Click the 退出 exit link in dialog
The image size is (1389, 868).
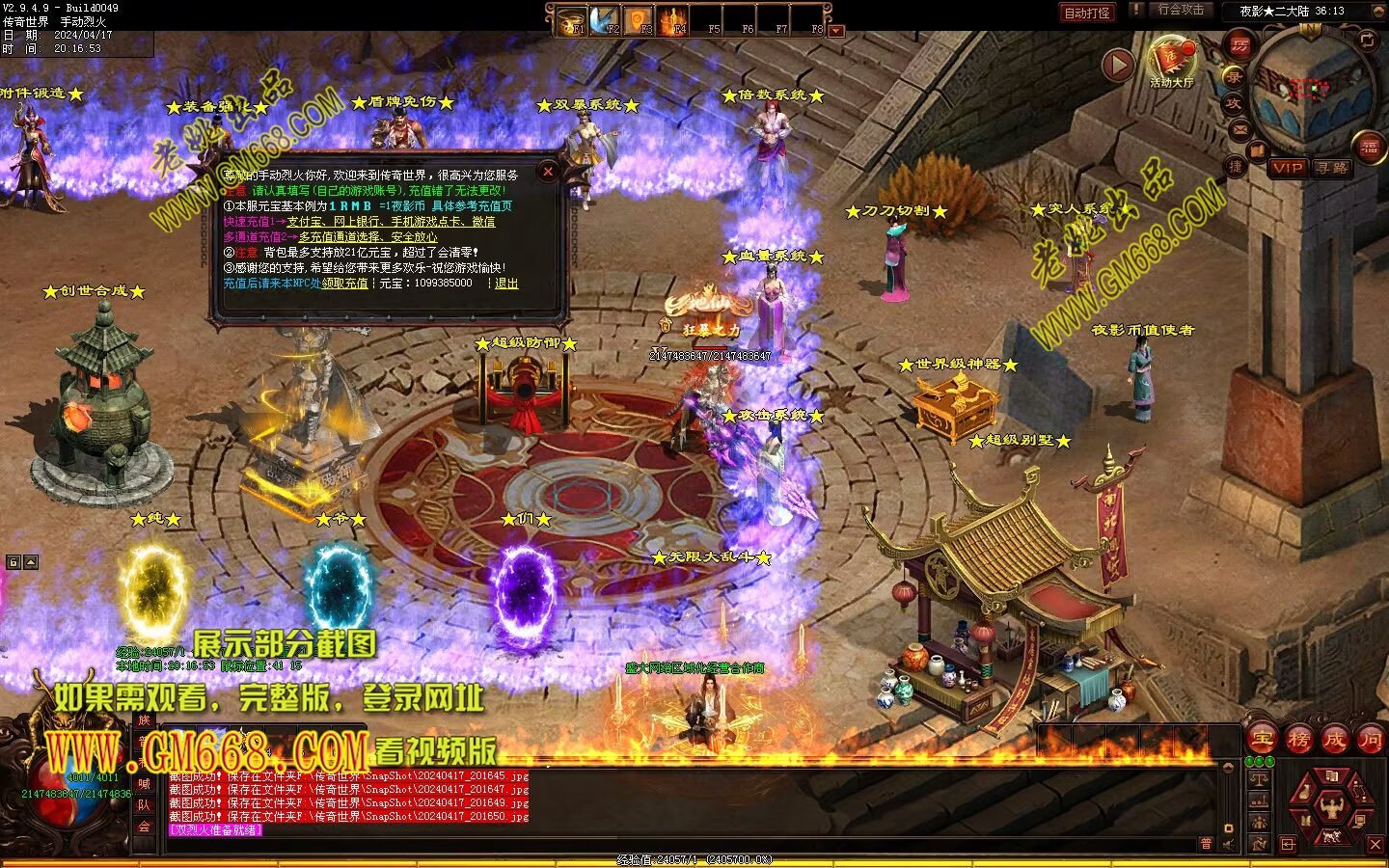click(506, 284)
